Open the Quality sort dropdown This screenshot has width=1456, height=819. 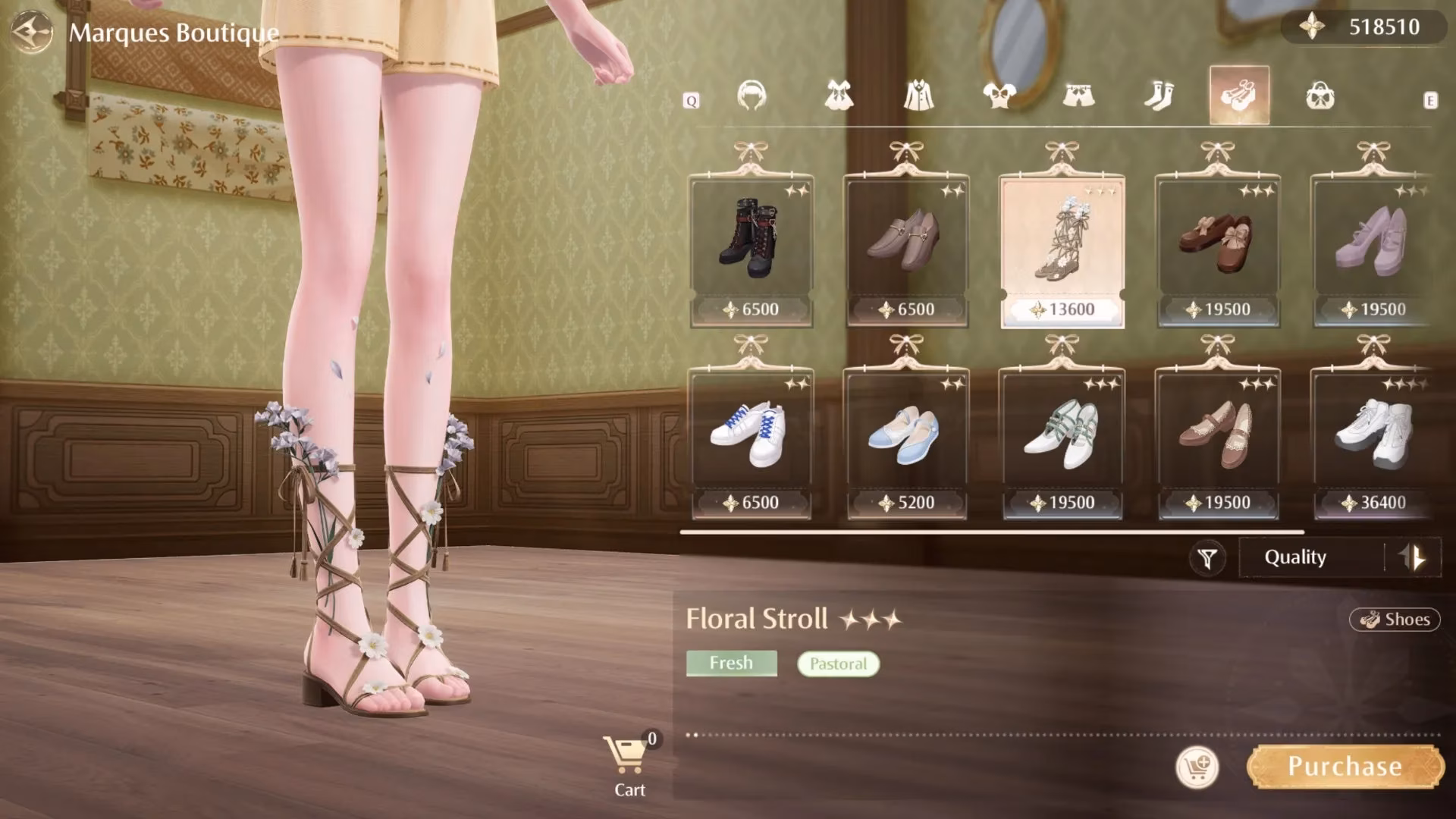[x=1310, y=557]
